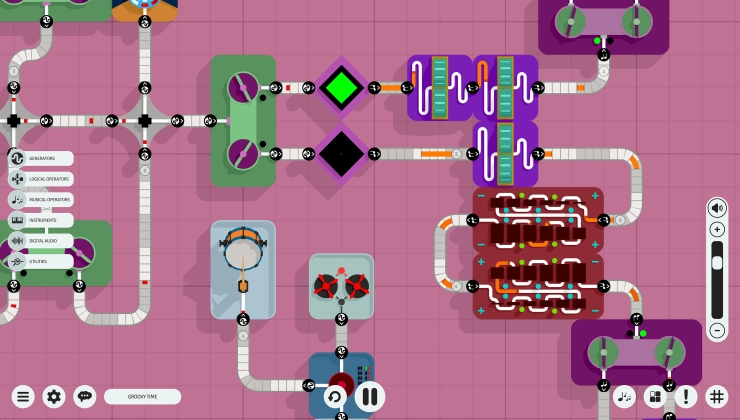Open the Utilities category
Image resolution: width=740 pixels, height=420 pixels.
coord(41,261)
